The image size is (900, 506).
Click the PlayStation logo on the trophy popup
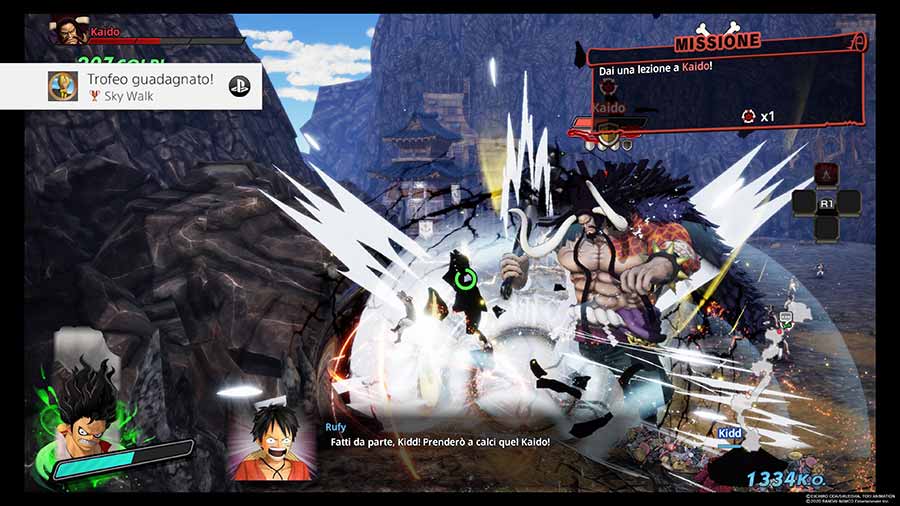pyautogui.click(x=240, y=86)
